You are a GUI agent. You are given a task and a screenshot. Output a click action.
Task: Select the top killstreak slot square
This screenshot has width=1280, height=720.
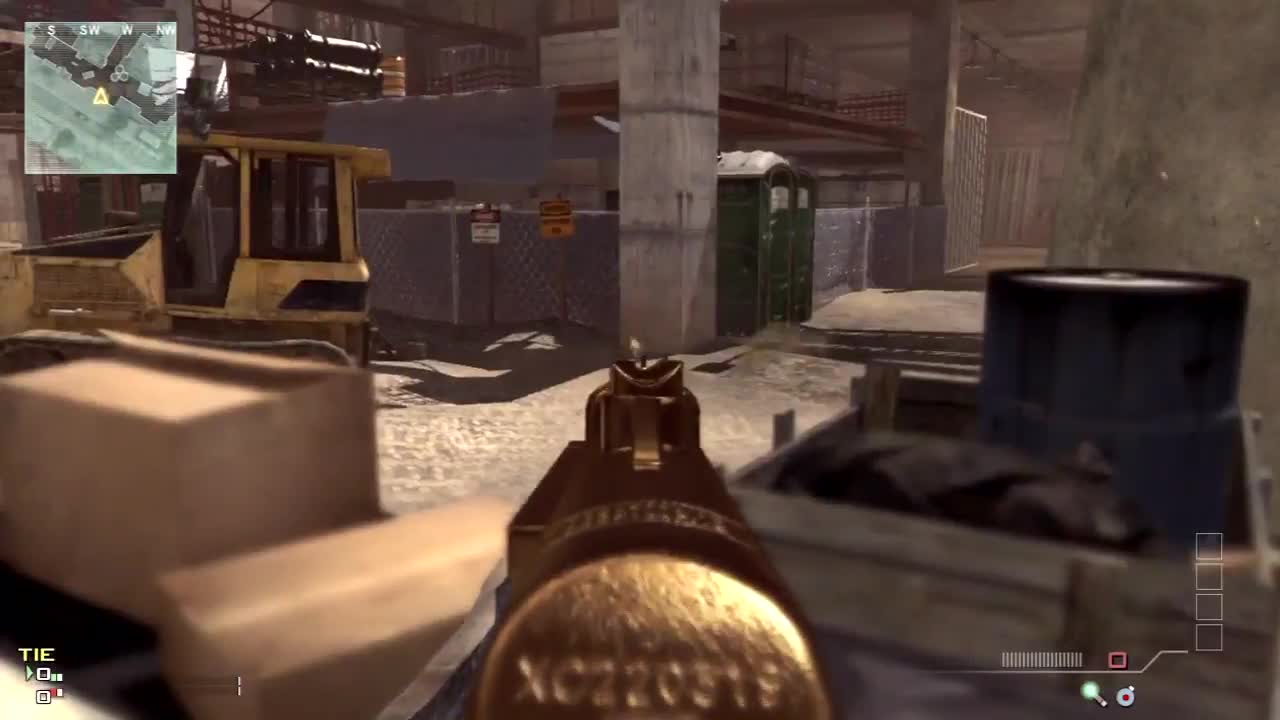(x=1209, y=547)
